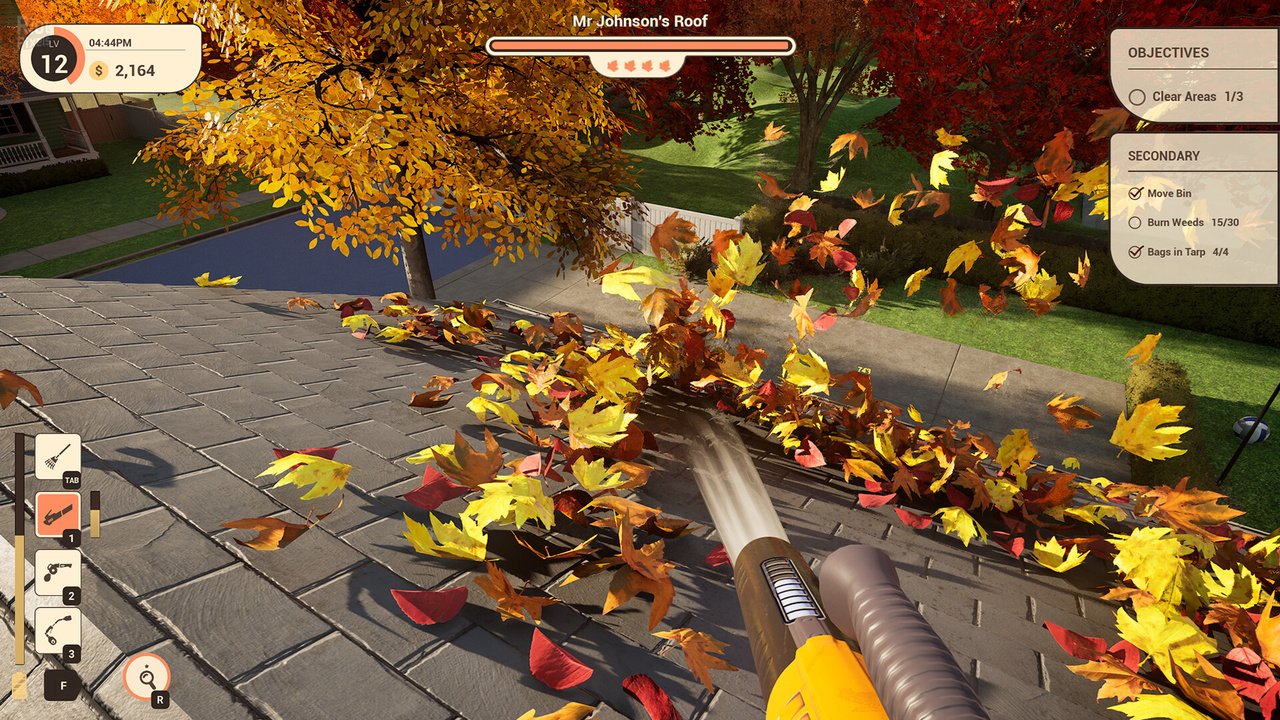Click the Bags in Tarp objective
The height and width of the screenshot is (720, 1280).
click(1180, 252)
